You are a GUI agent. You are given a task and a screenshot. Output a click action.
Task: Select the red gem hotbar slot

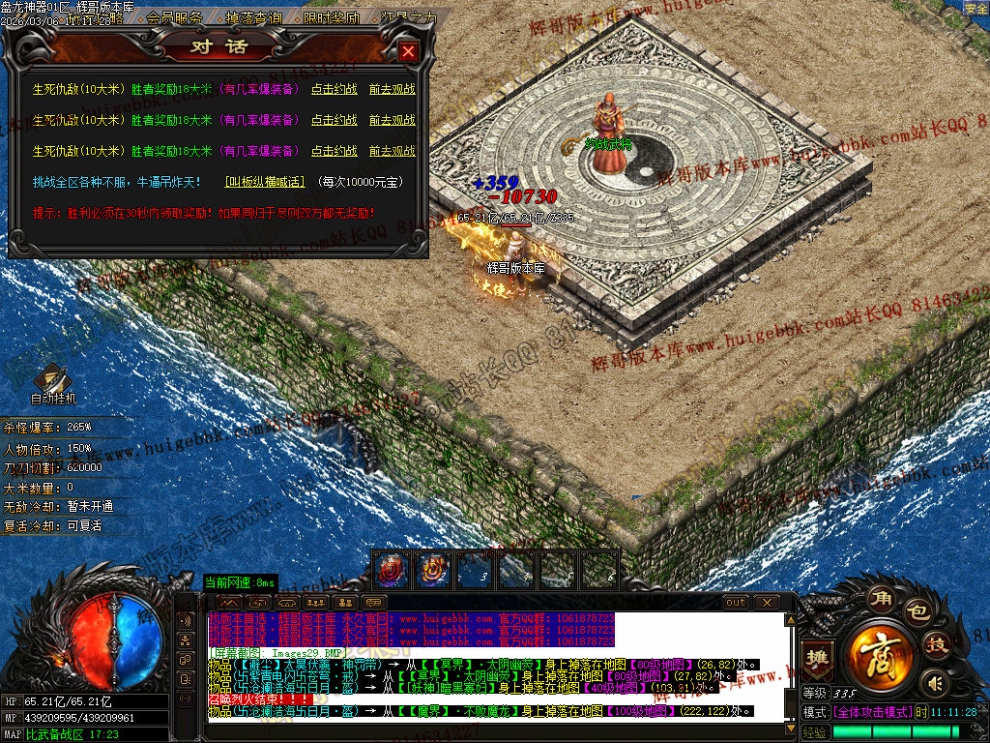tap(391, 570)
